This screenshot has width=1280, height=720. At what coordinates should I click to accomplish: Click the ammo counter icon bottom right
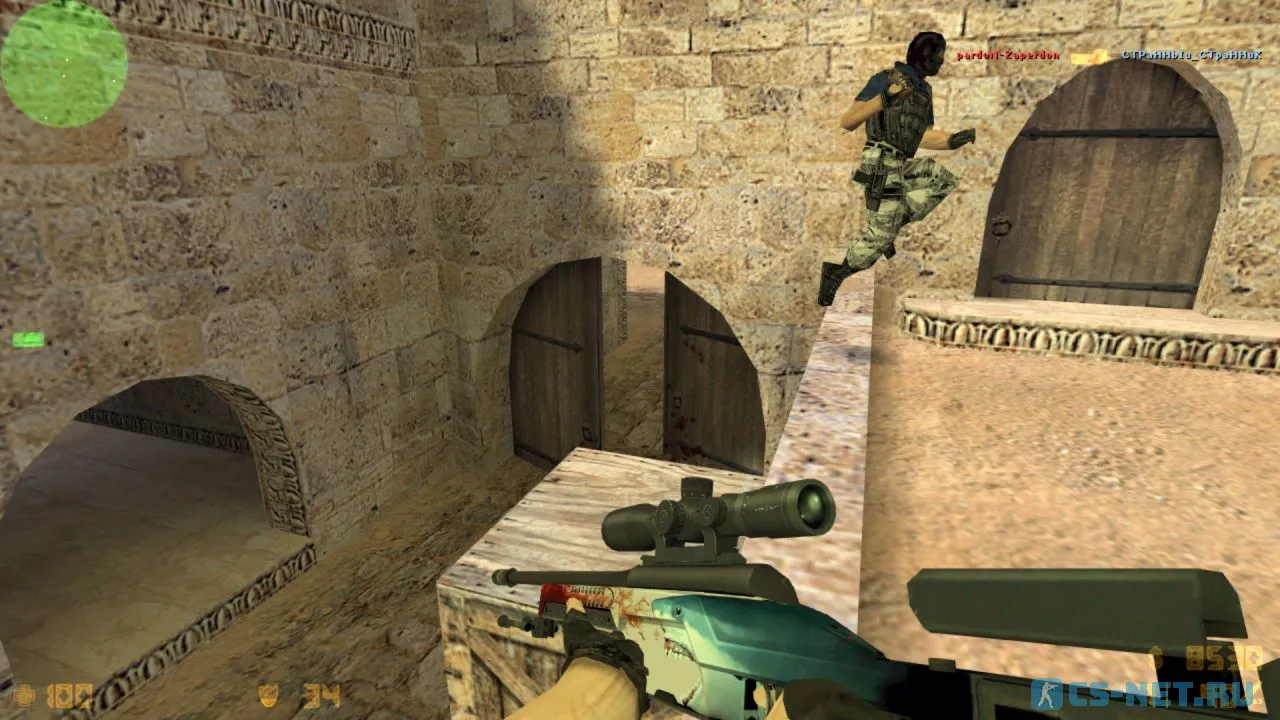[x=1212, y=693]
